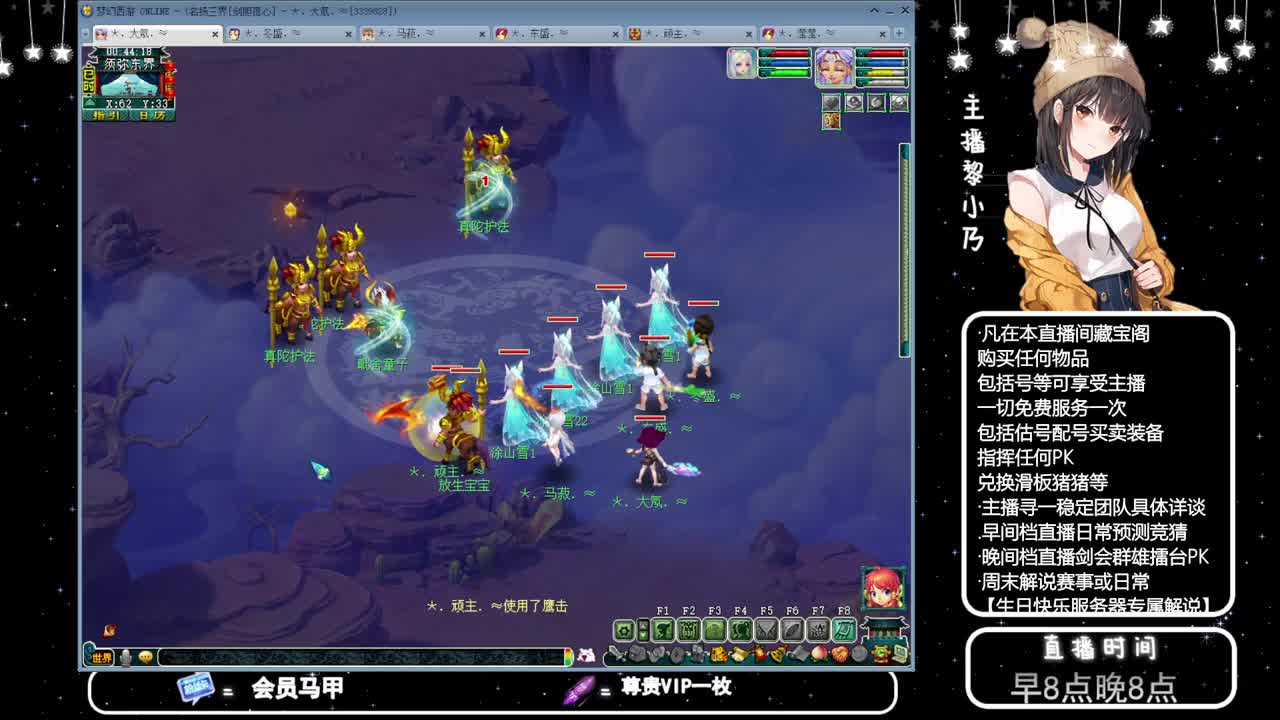Click the computer icon at the toolbar's right end
This screenshot has height=720, width=1280.
point(898,654)
